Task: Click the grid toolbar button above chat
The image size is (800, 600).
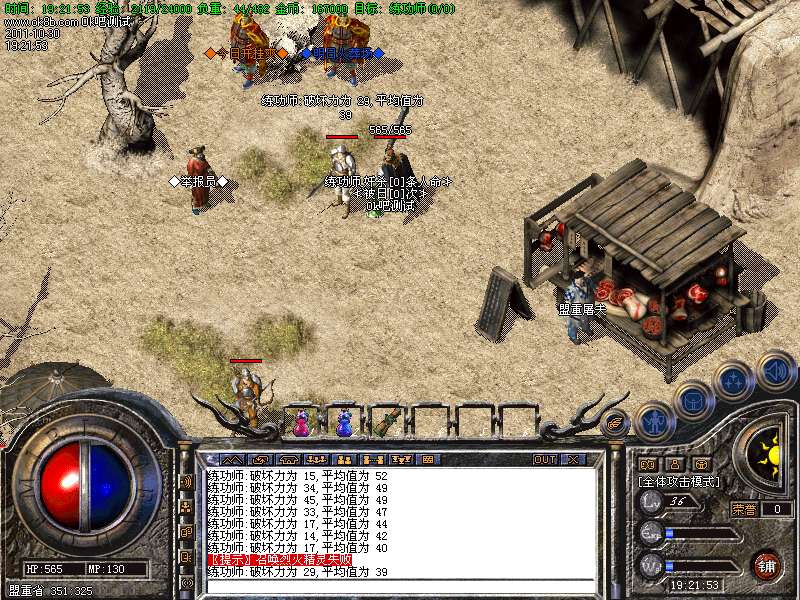Action: pyautogui.click(x=427, y=459)
